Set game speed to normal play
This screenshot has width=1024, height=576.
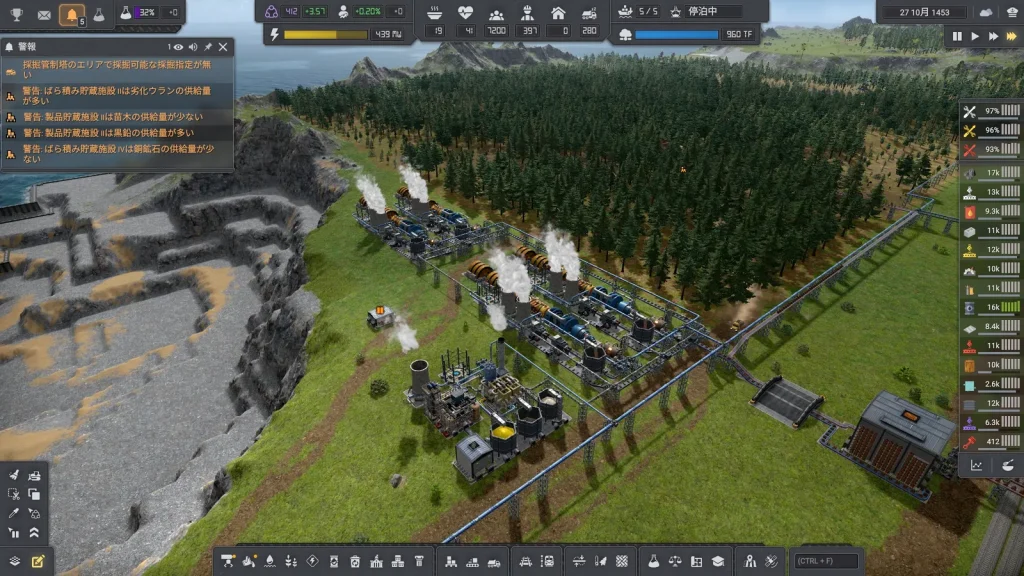[x=975, y=36]
